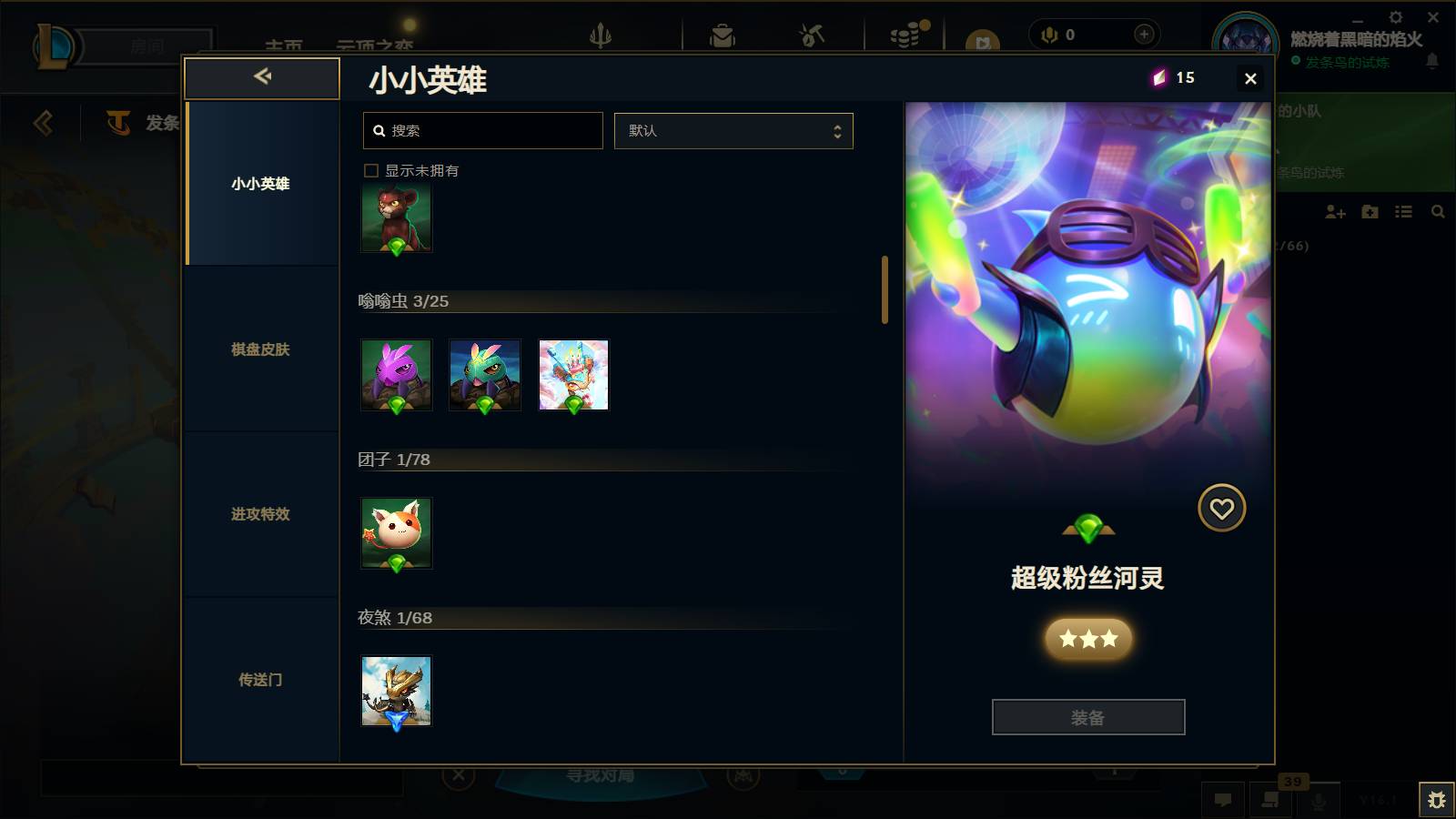1456x819 pixels.
Task: Open the friends search magnifier icon
Action: pyautogui.click(x=1438, y=212)
